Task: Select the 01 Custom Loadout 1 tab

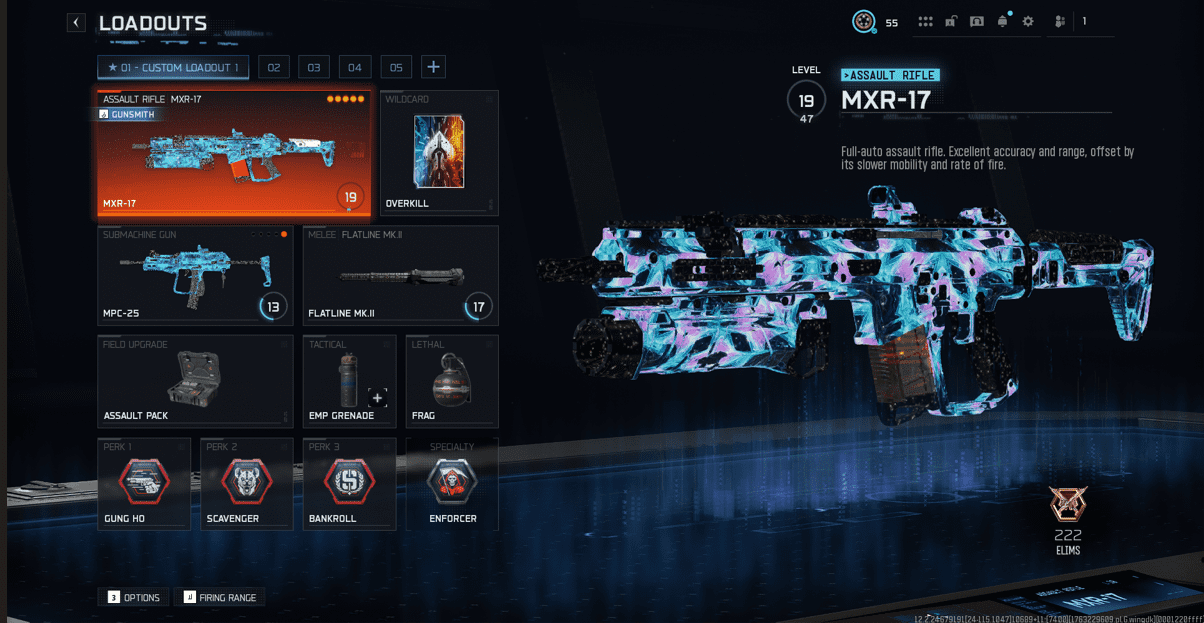Action: tap(173, 67)
